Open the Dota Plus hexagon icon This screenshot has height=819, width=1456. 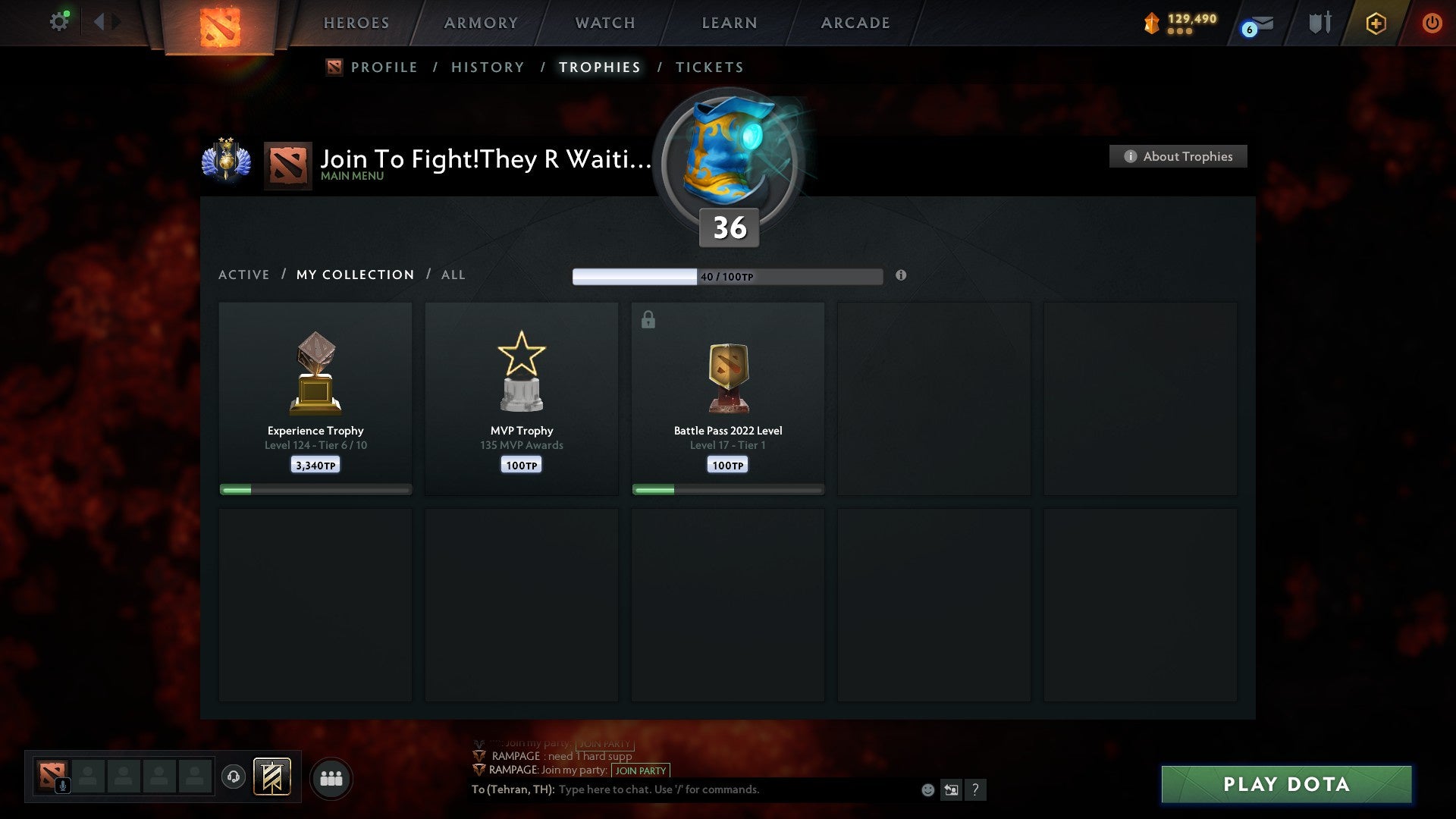[x=1375, y=23]
